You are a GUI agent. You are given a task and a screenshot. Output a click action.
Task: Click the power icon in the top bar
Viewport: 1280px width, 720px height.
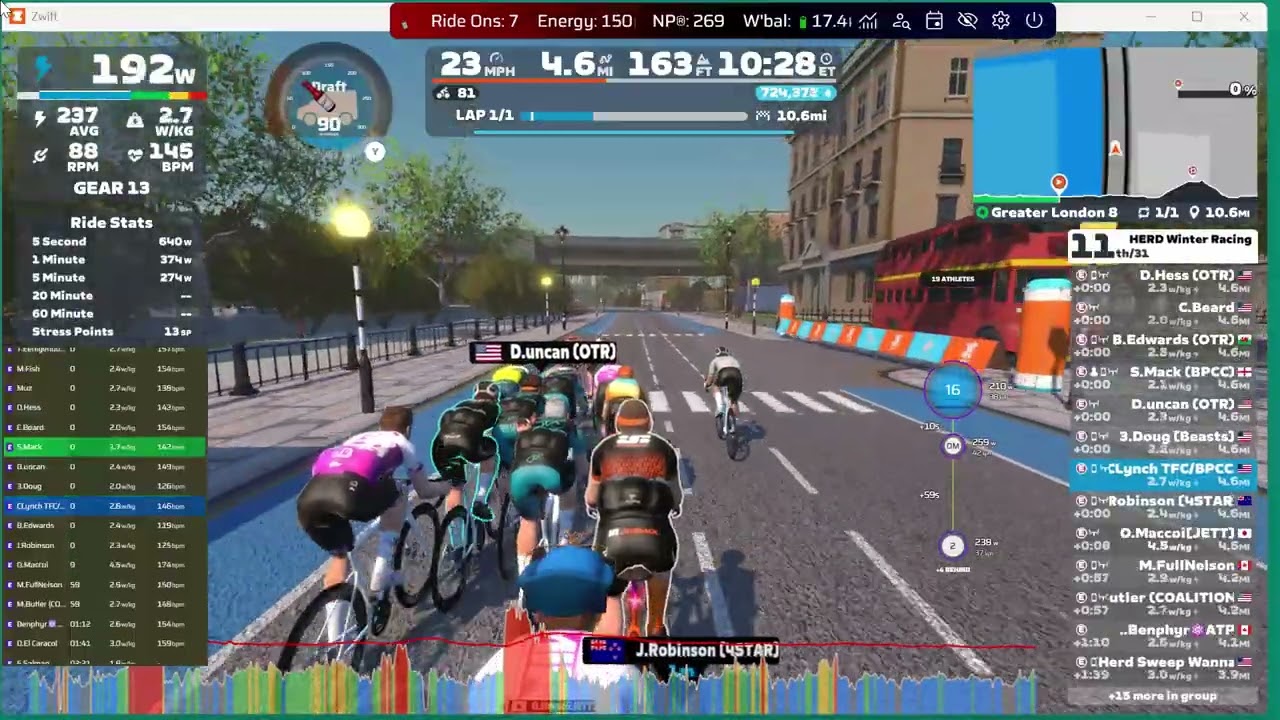pos(1034,20)
